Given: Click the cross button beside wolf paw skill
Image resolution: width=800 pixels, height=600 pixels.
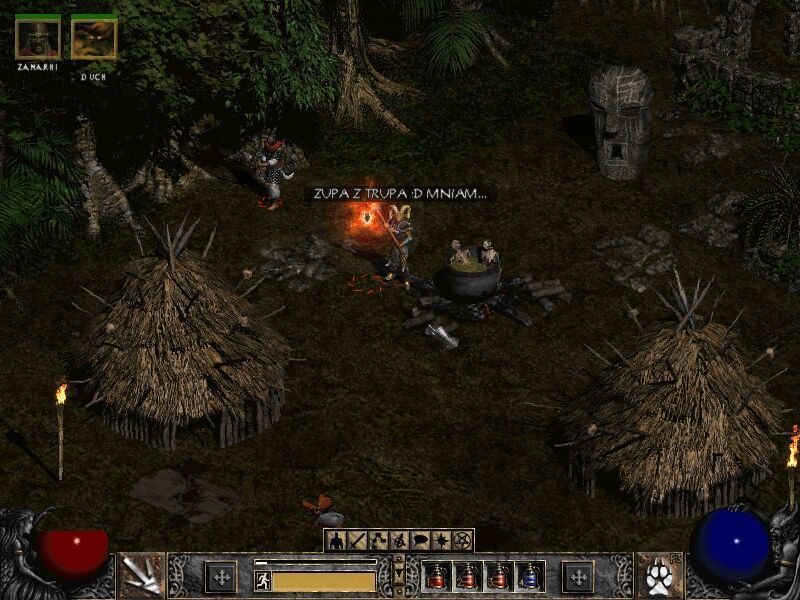Looking at the screenshot, I should tap(578, 576).
